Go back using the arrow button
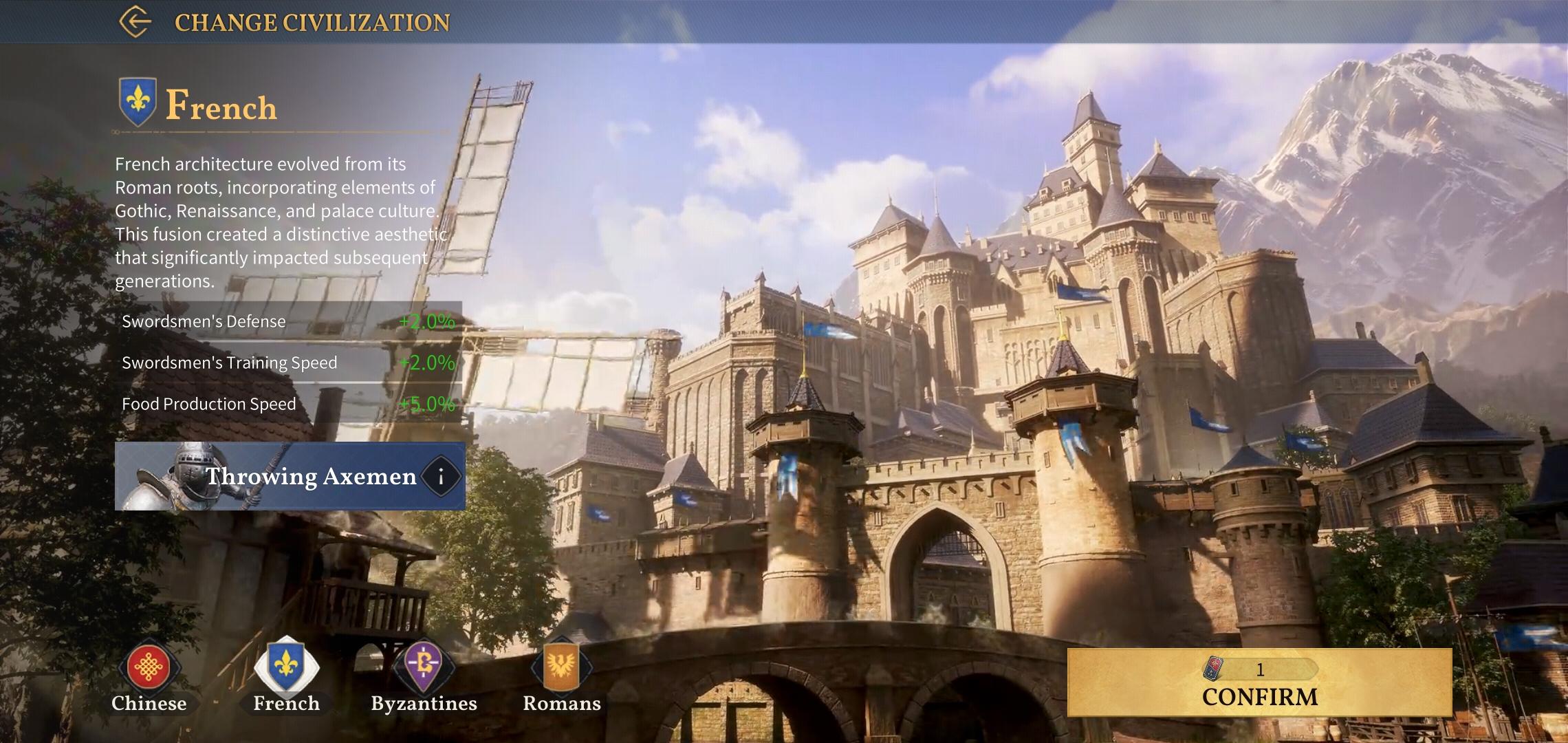 135,21
